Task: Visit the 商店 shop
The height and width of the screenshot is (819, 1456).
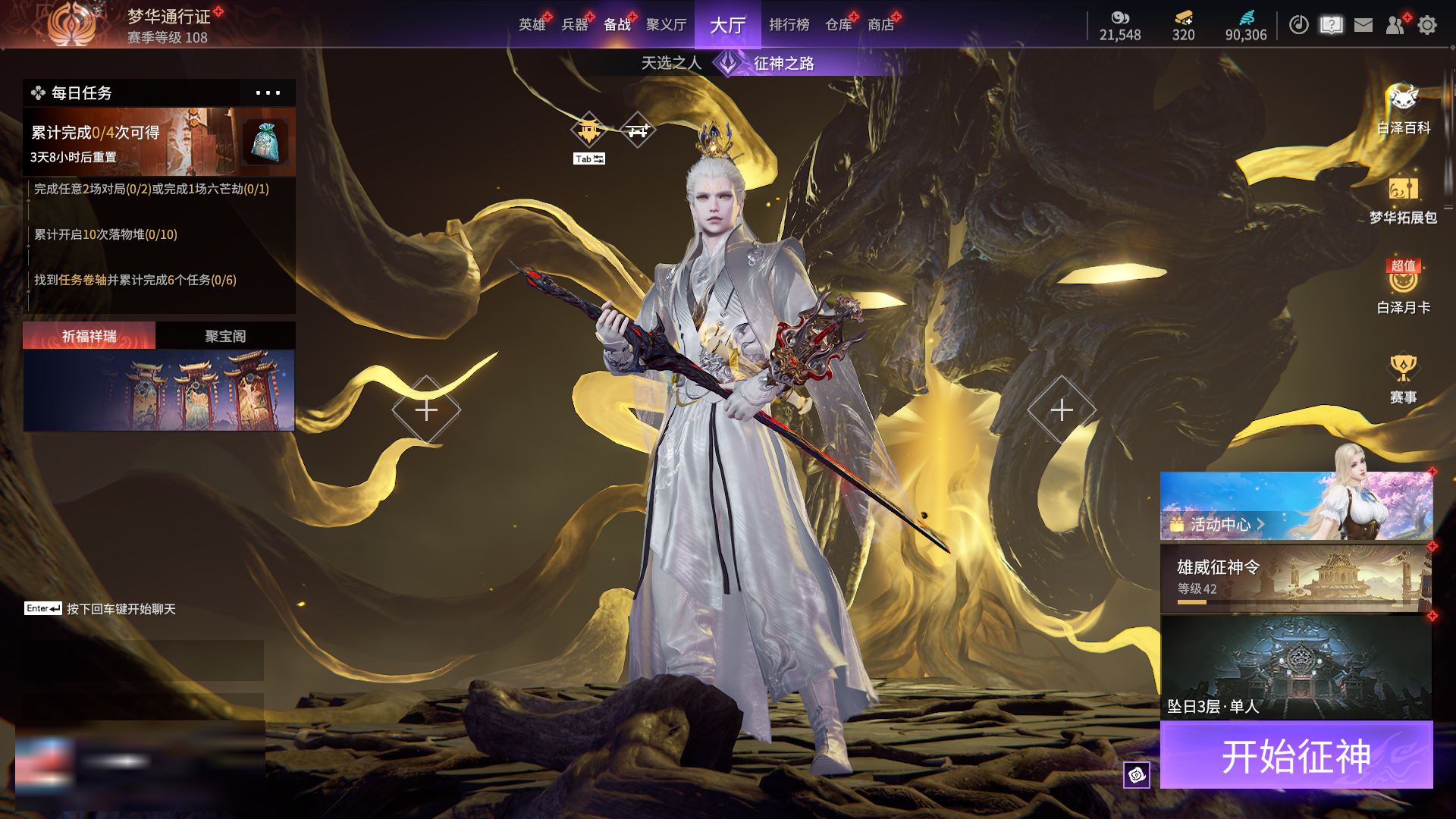Action: [x=880, y=25]
